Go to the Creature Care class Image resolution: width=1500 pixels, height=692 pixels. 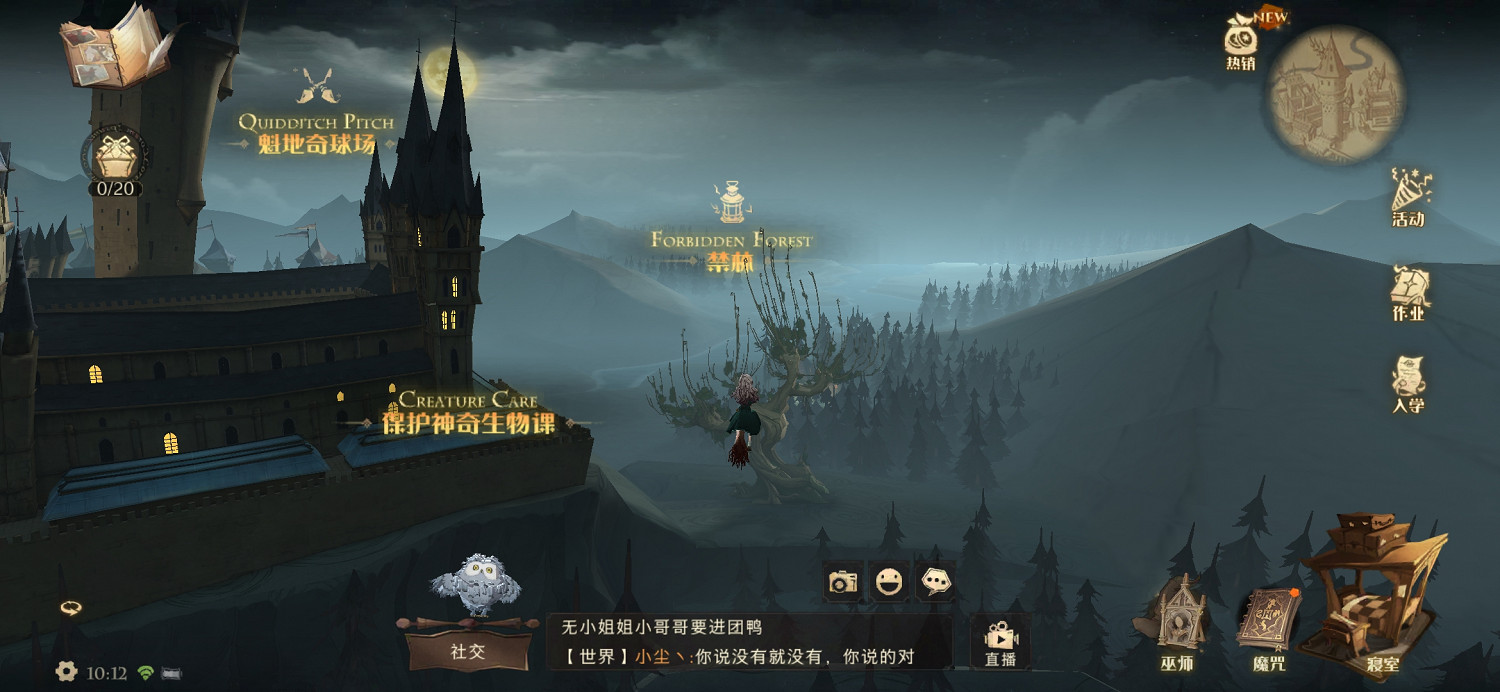click(468, 412)
